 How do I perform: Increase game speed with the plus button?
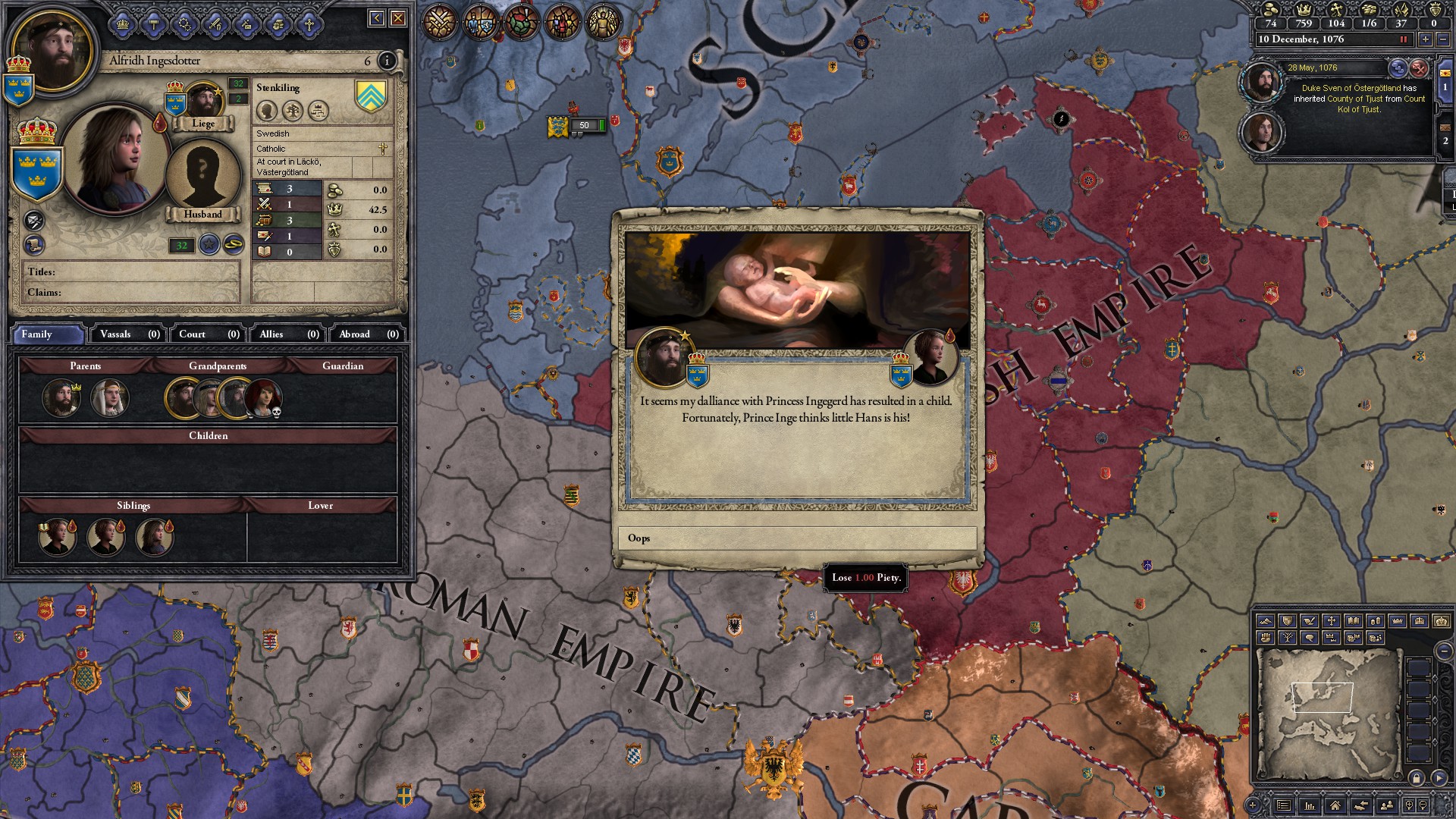[x=1426, y=39]
